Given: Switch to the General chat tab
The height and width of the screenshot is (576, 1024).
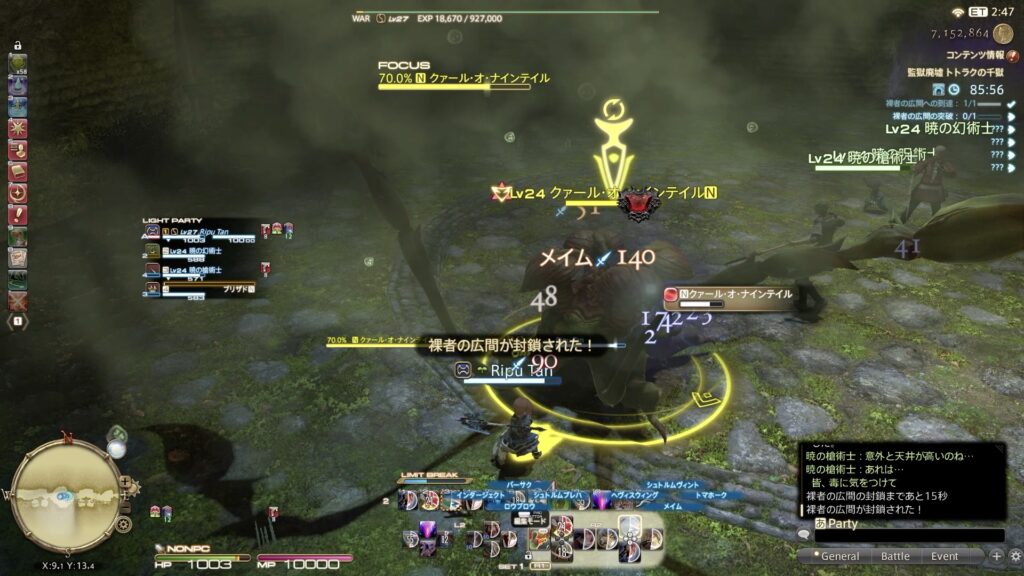Looking at the screenshot, I should (x=840, y=556).
